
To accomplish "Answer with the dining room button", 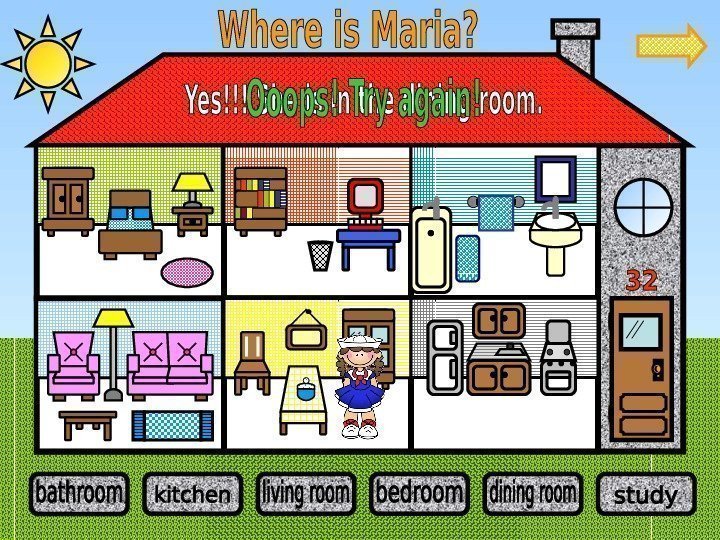I will [x=532, y=493].
